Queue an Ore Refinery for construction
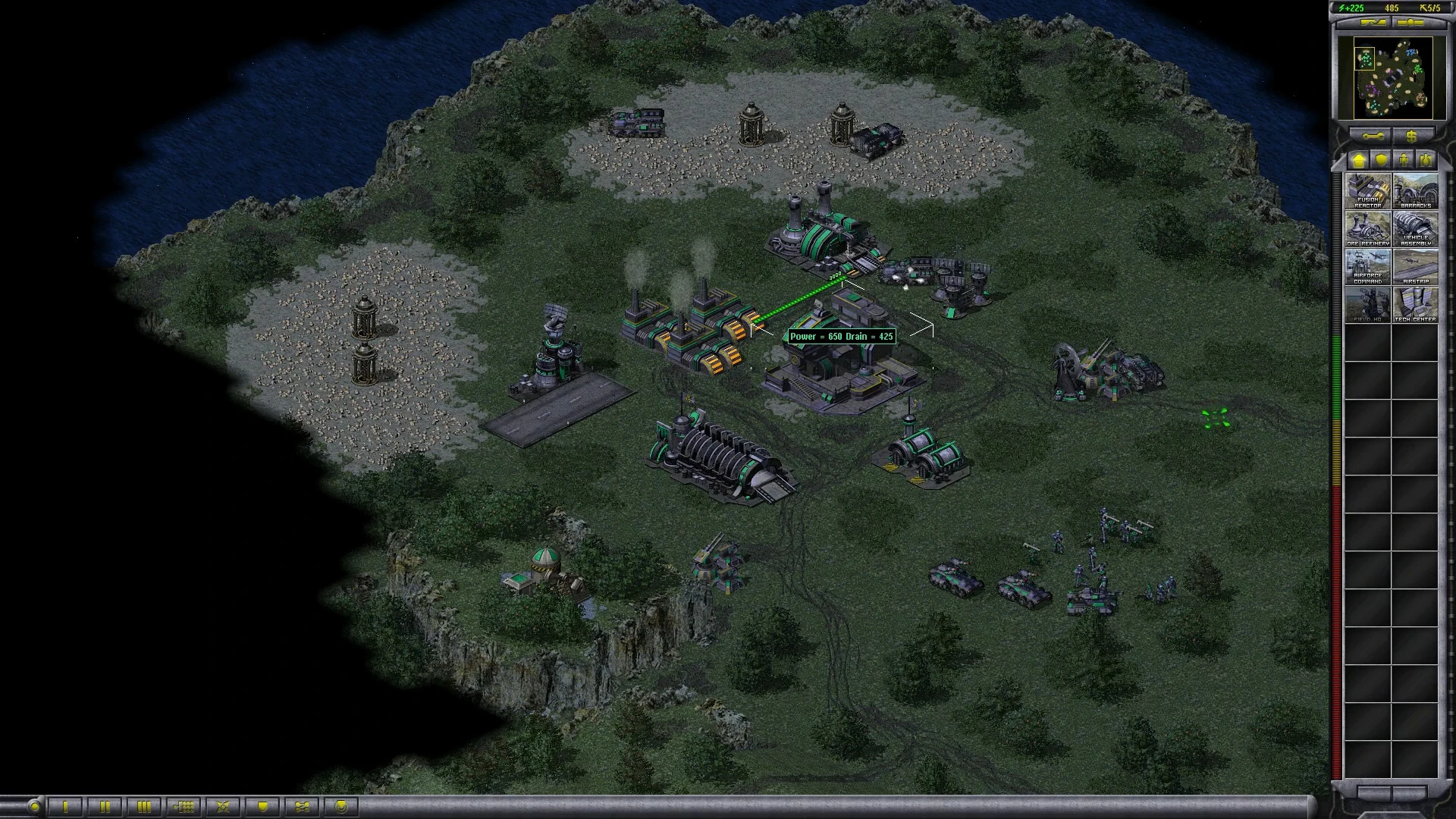 pos(1368,228)
